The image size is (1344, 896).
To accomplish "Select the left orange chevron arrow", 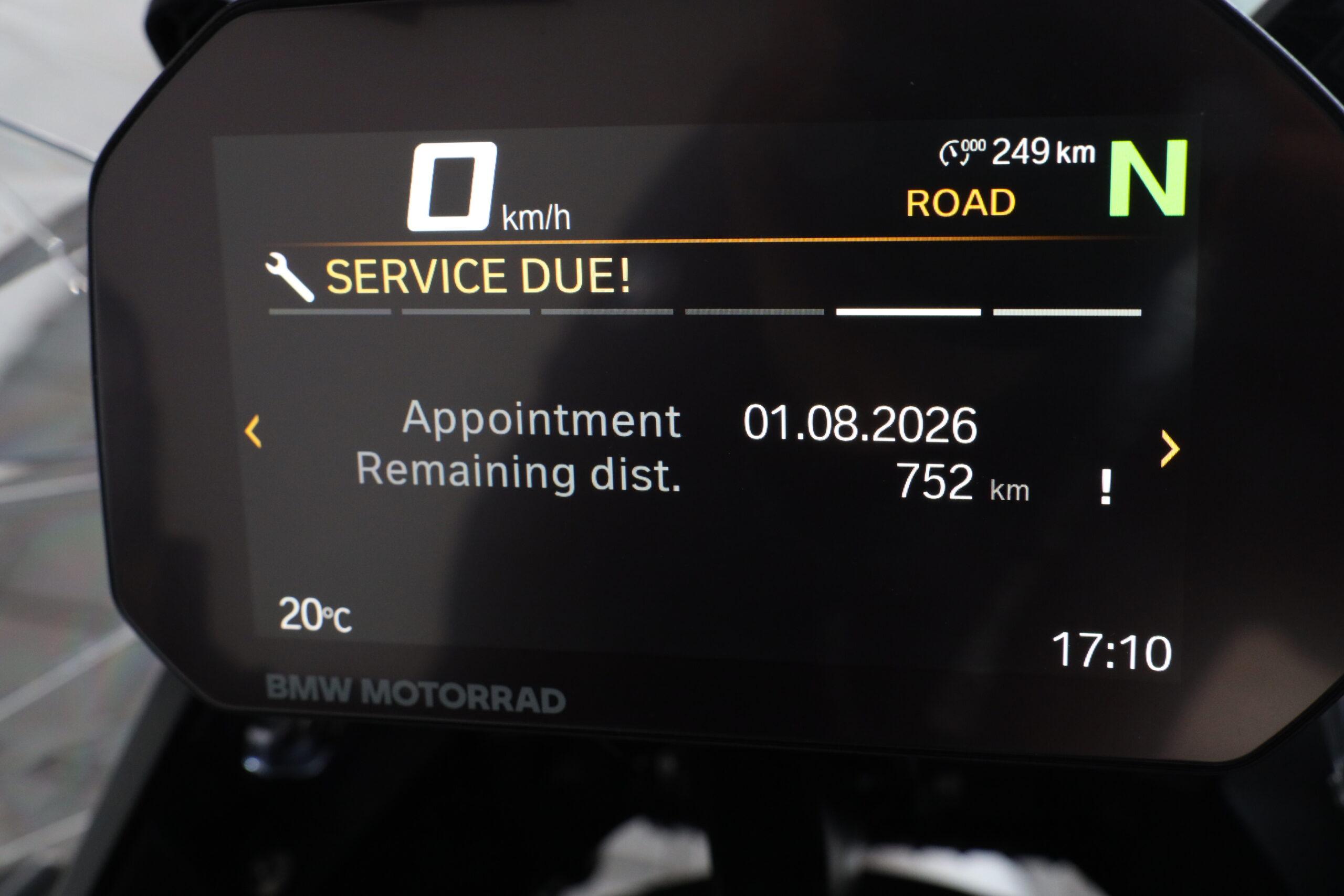I will 253,431.
